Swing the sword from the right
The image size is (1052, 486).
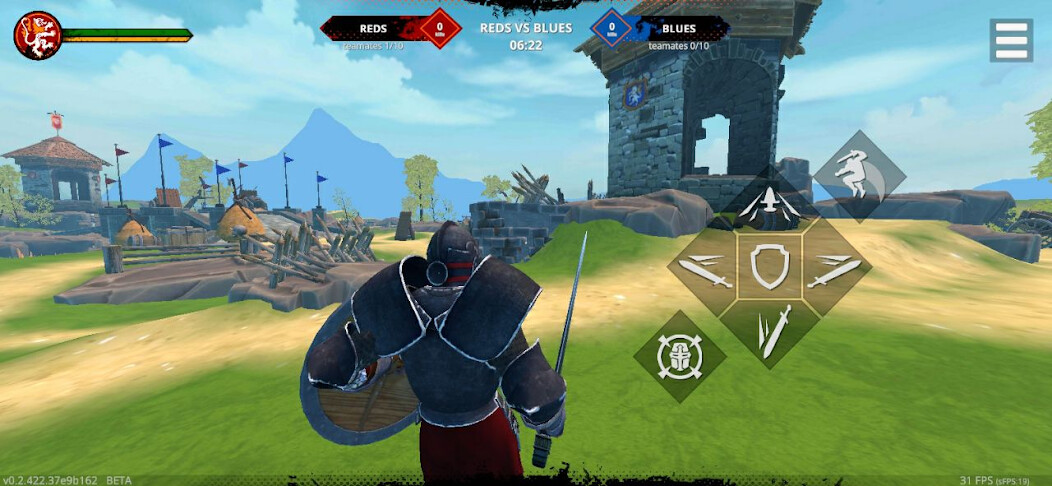point(834,269)
